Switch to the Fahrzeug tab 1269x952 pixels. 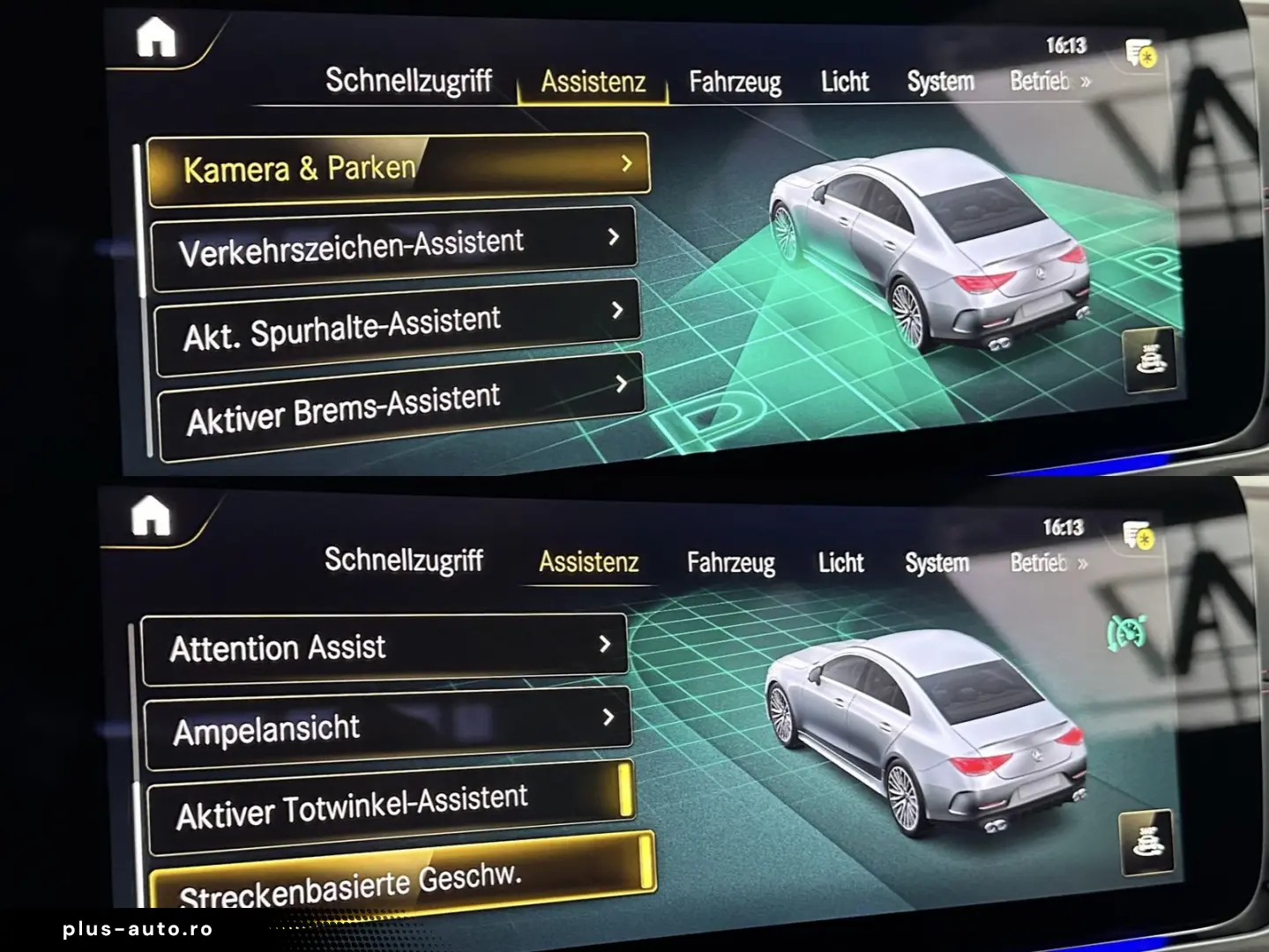pos(735,81)
